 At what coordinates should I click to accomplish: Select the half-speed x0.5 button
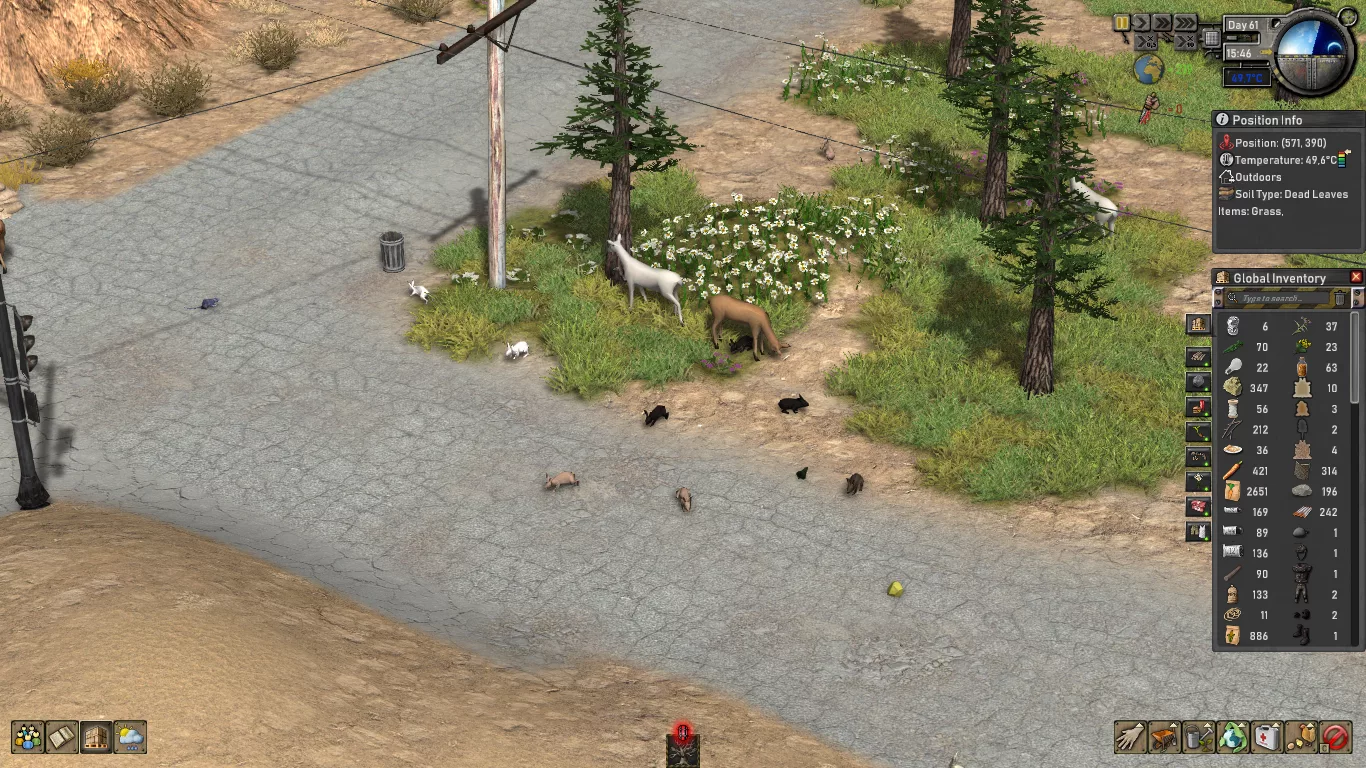pos(1146,41)
